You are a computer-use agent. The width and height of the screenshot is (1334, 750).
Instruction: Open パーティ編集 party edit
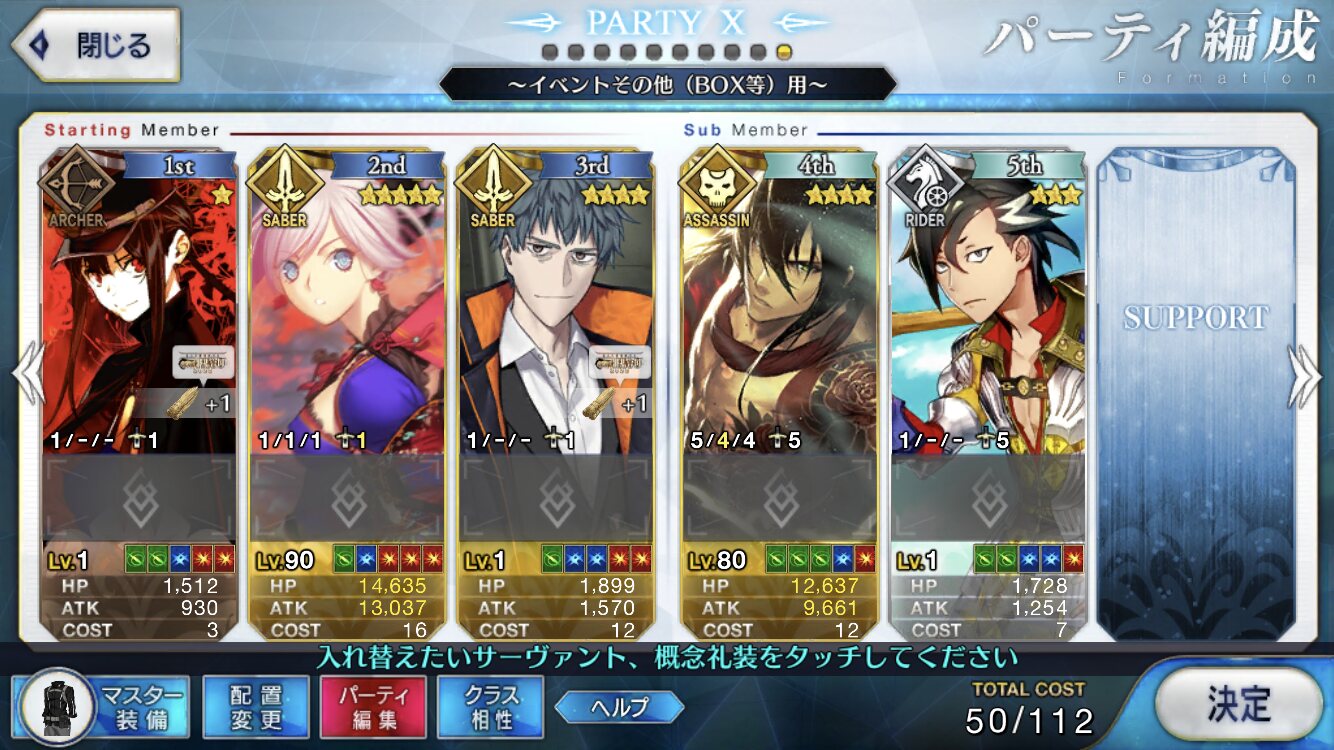[x=373, y=707]
